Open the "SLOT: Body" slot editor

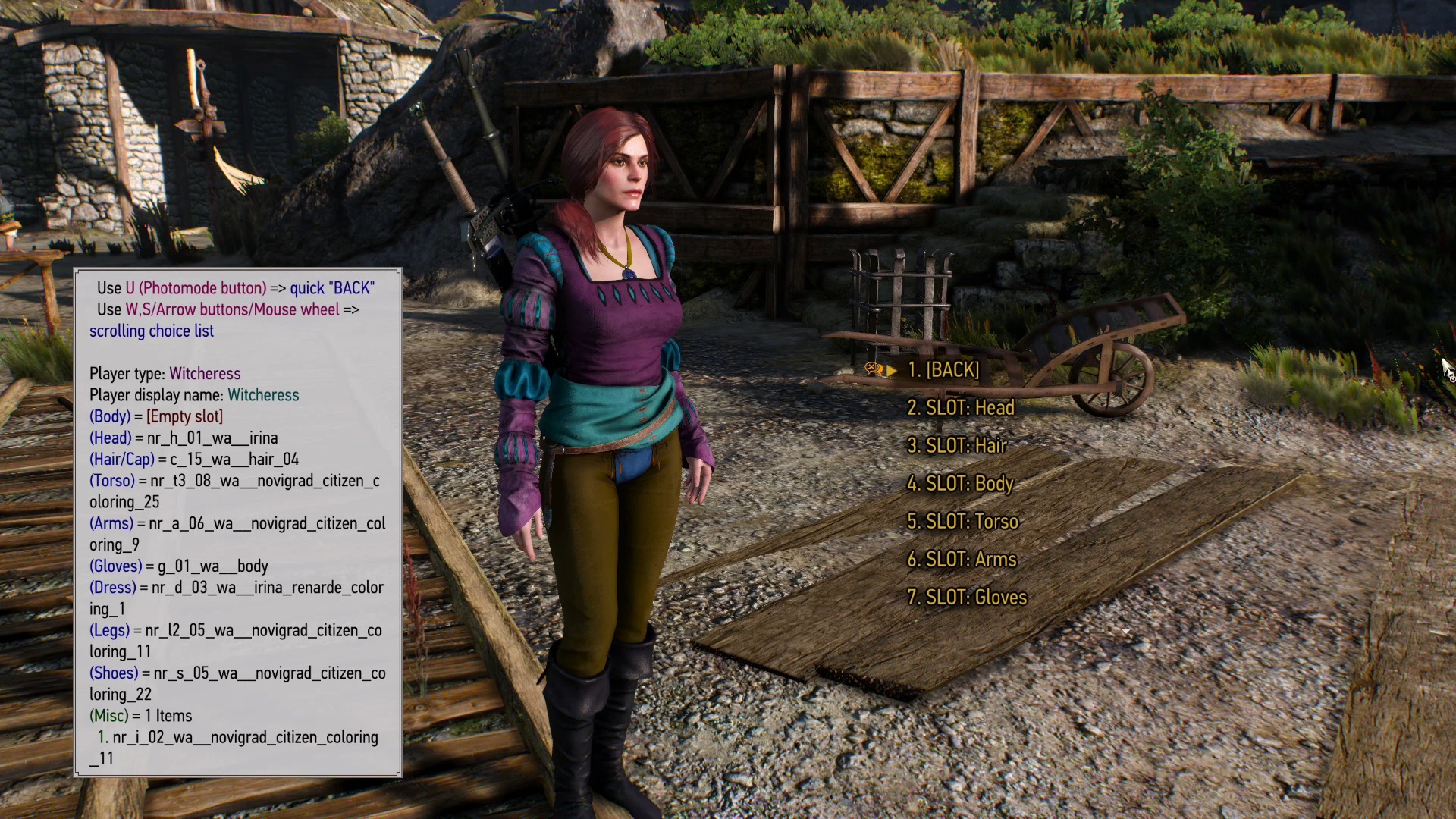[960, 484]
